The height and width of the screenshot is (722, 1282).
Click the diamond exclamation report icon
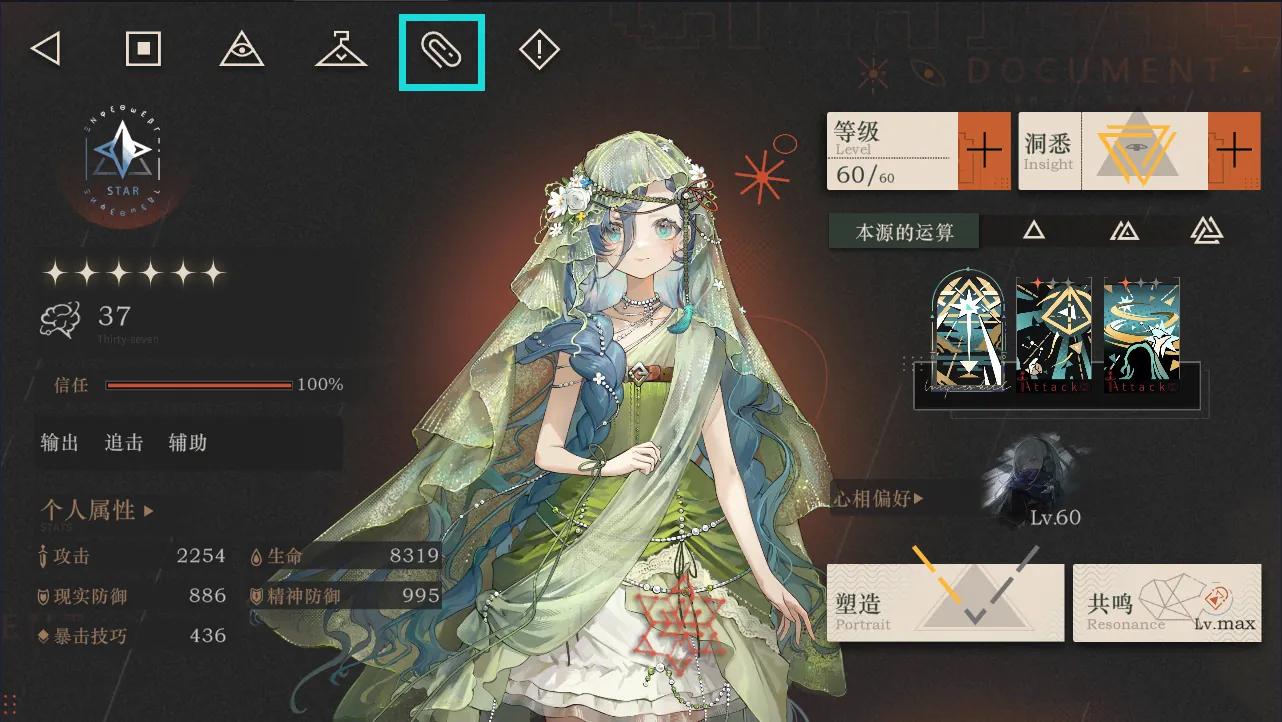539,50
